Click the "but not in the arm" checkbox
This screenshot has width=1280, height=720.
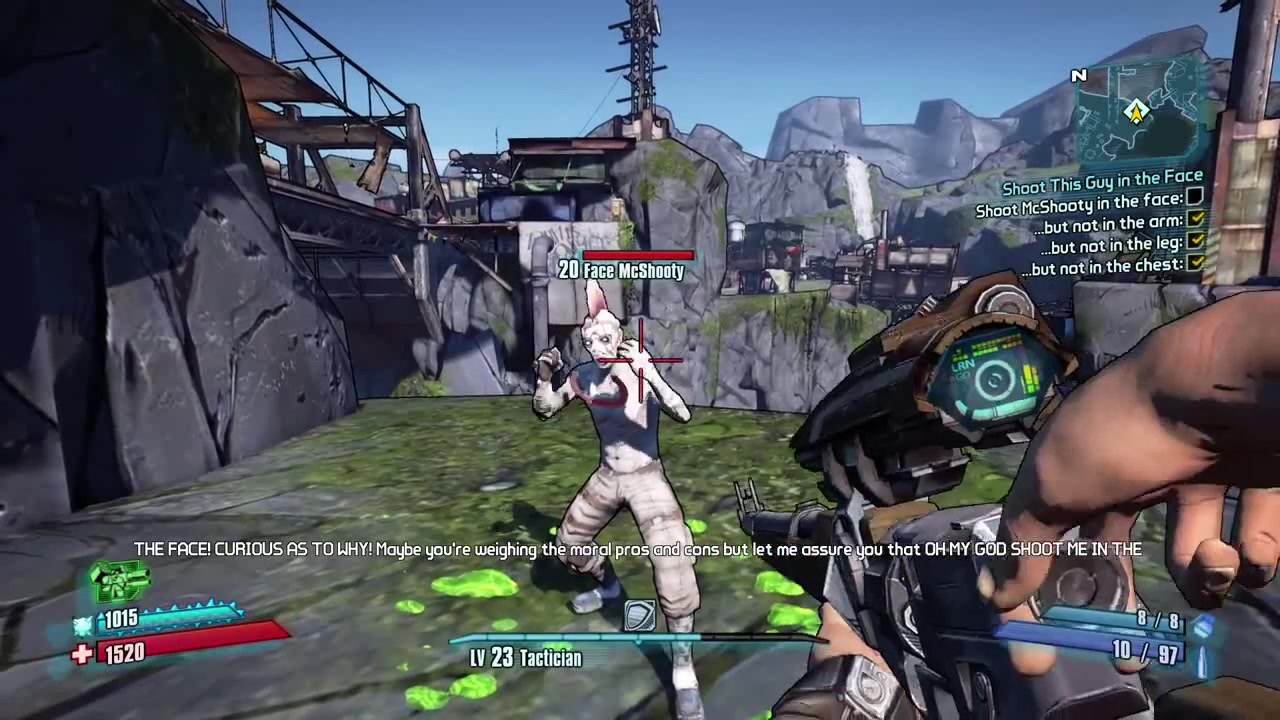pyautogui.click(x=1195, y=219)
